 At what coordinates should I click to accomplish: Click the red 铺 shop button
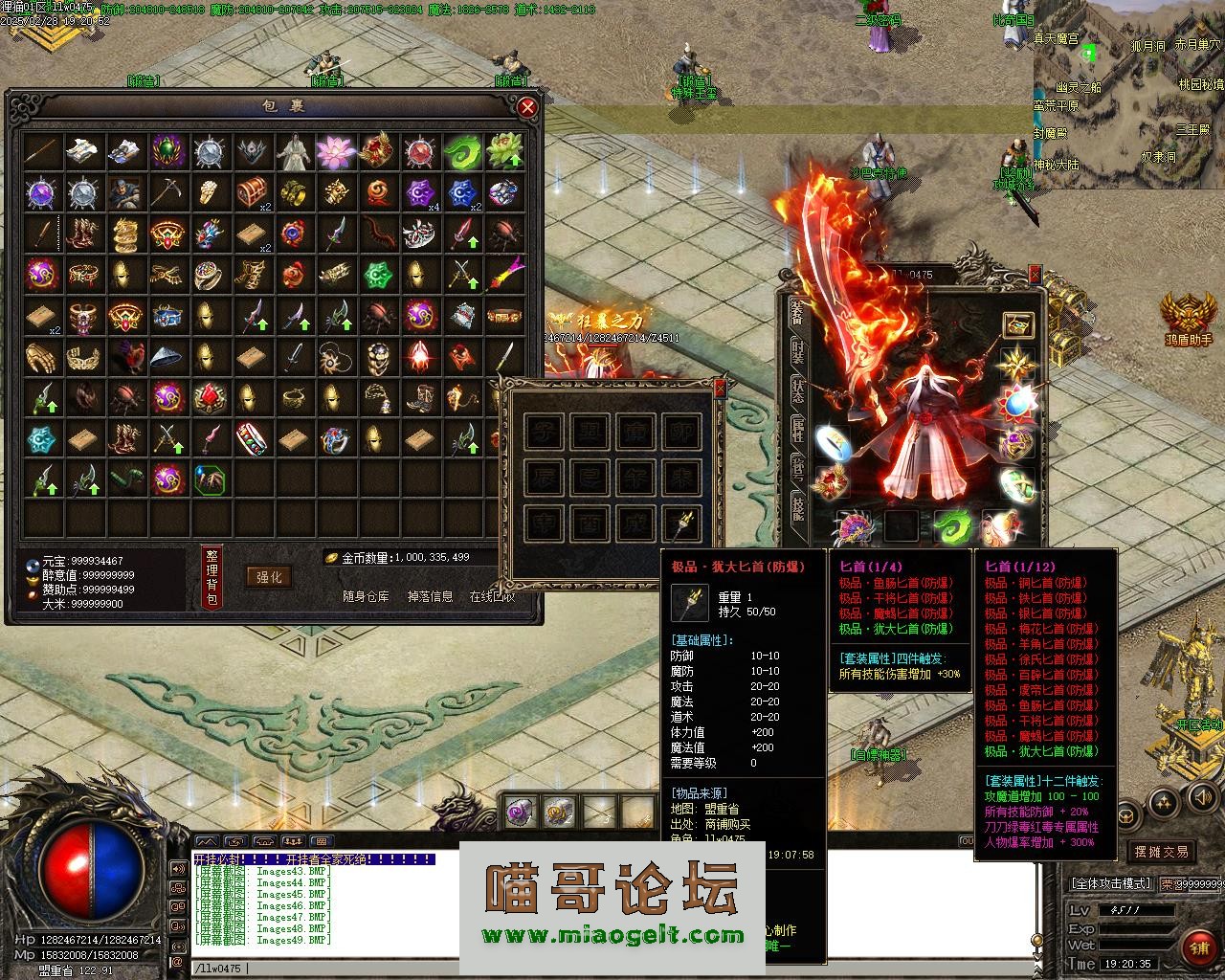pos(1198,947)
